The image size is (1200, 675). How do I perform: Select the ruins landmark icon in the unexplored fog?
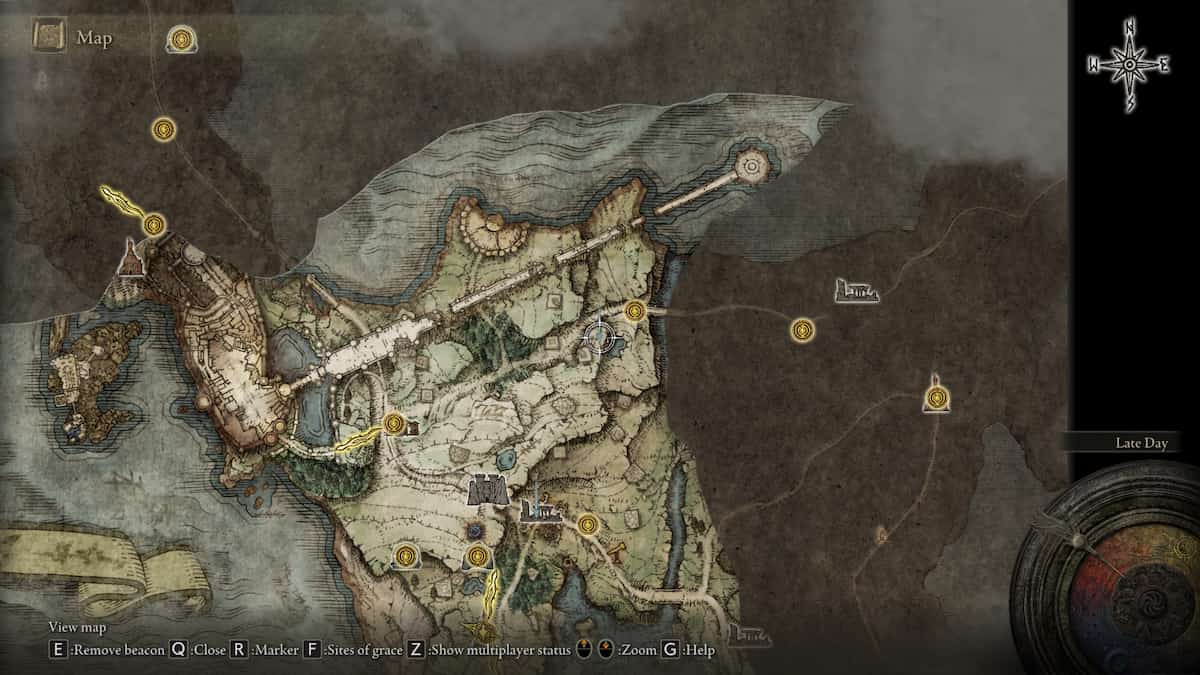pos(857,291)
